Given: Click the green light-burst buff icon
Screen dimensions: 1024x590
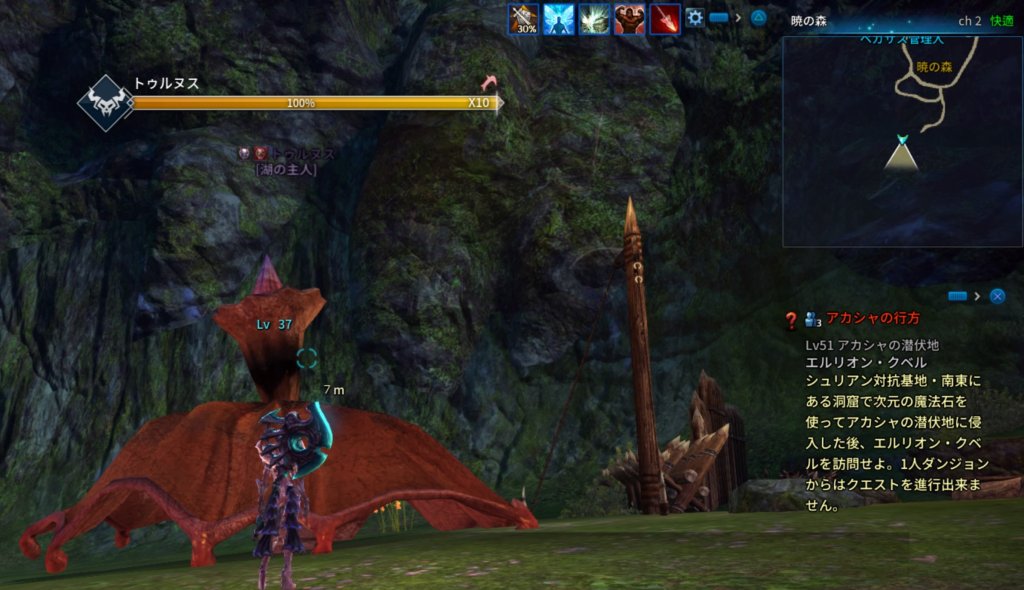Looking at the screenshot, I should 595,19.
